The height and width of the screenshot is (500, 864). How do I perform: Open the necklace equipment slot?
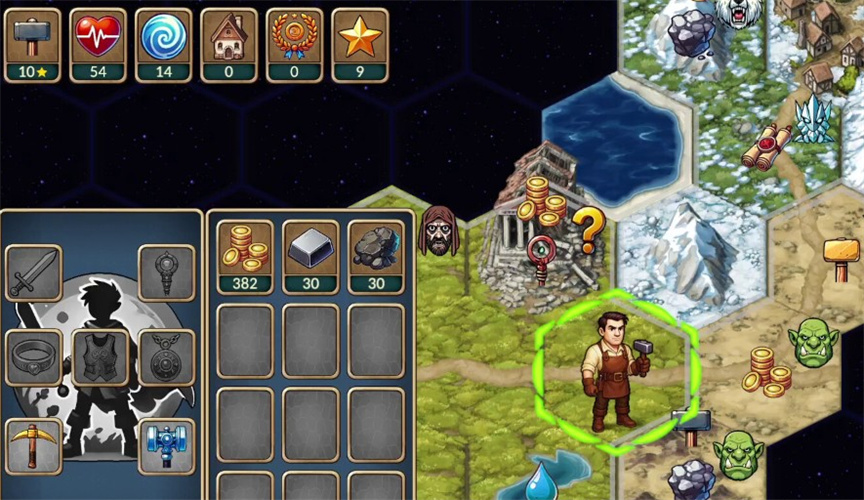tap(166, 357)
